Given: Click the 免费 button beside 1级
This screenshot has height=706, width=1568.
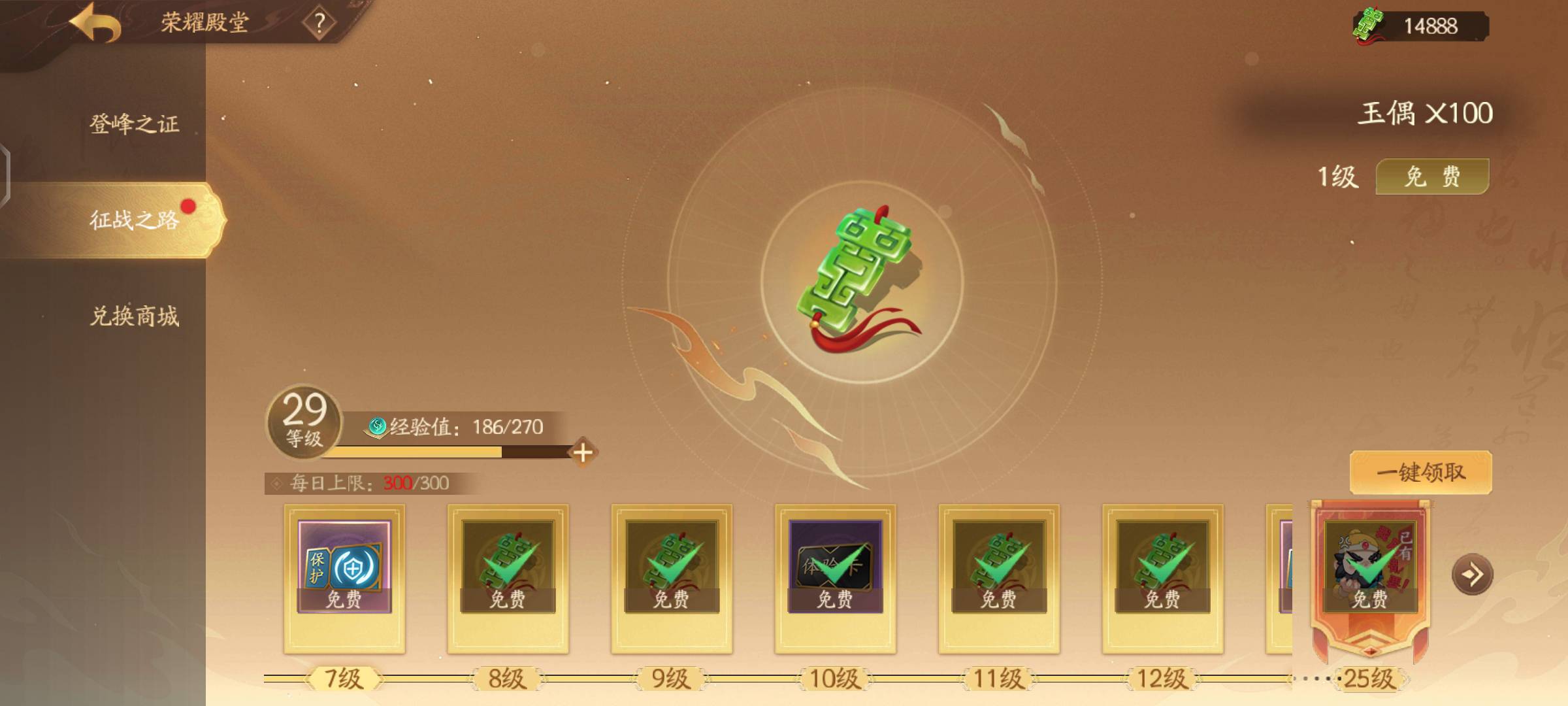Looking at the screenshot, I should [1432, 176].
